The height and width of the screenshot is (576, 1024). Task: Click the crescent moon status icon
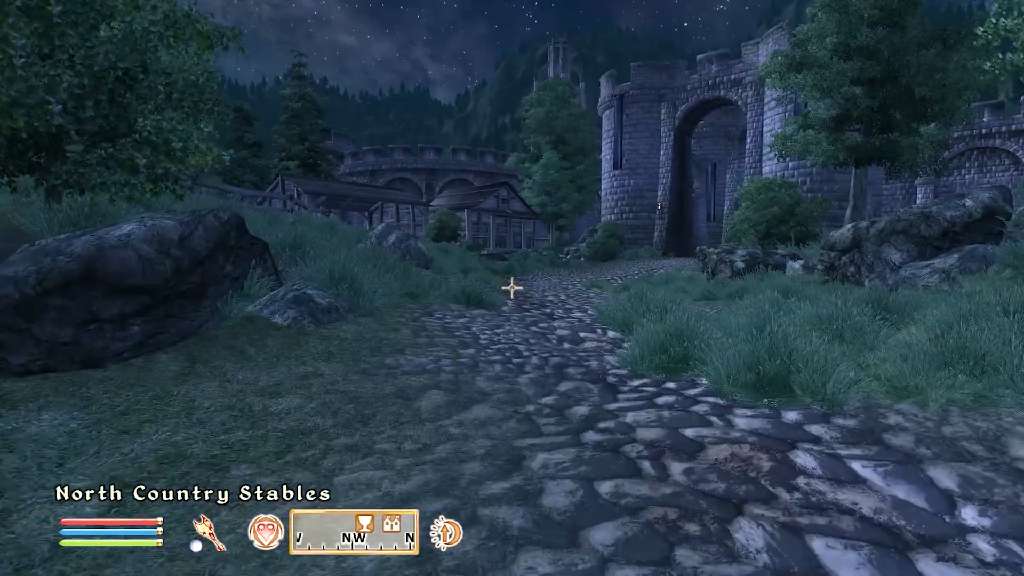445,532
